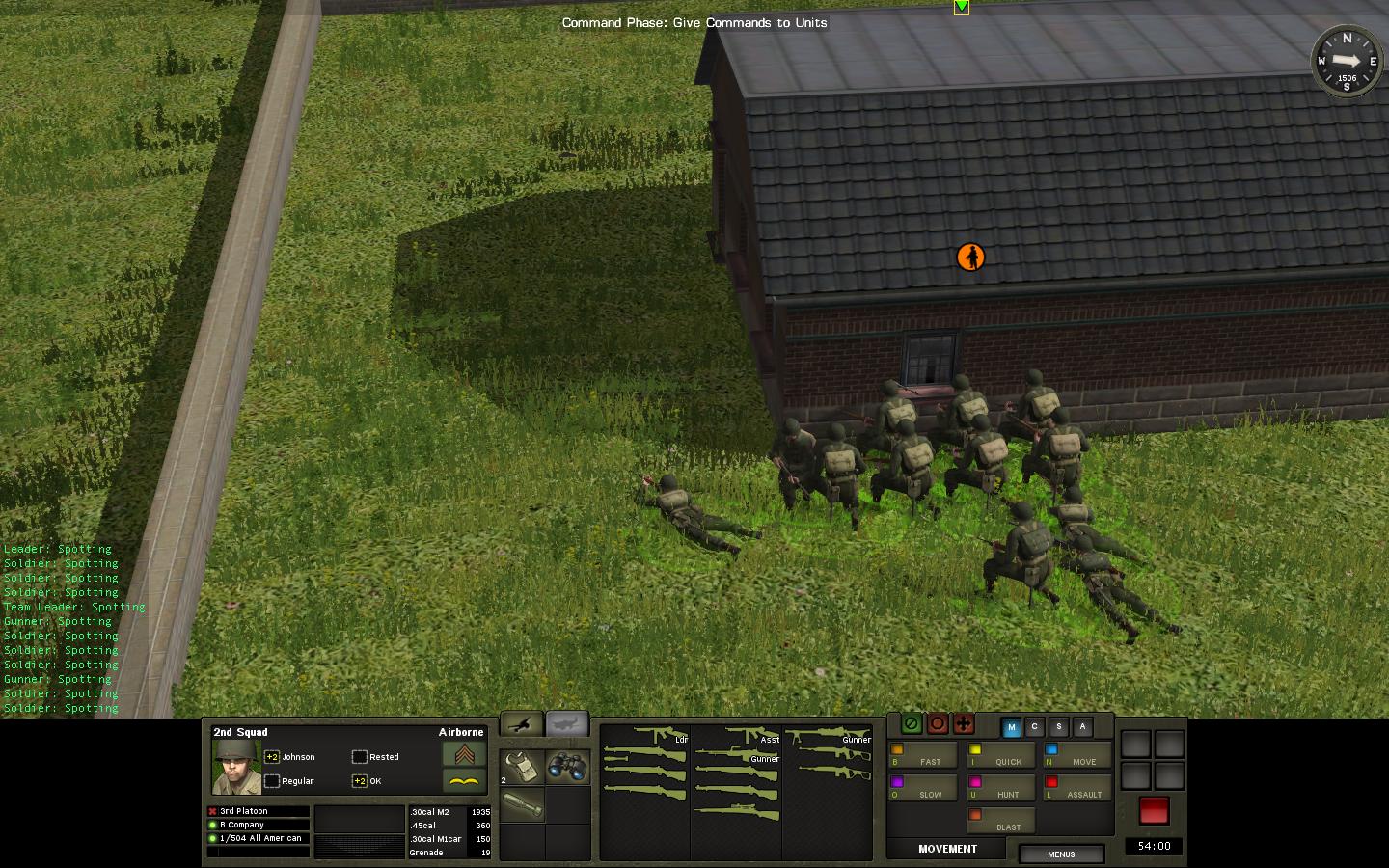Click the red cross command icon
Screen dimensions: 1389x868
coord(962,724)
